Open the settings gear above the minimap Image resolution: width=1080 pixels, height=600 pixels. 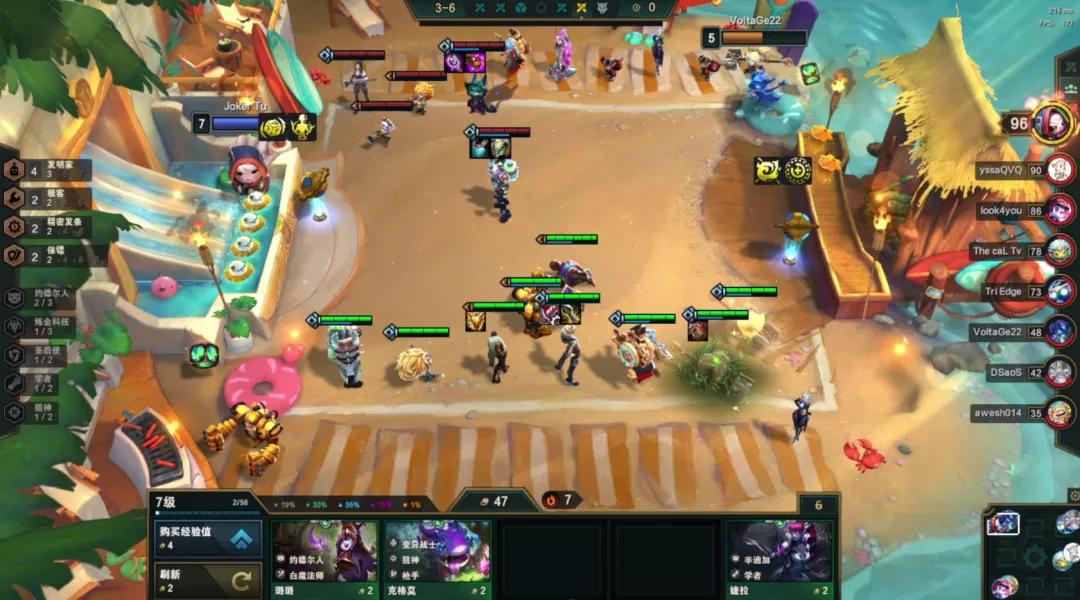coord(1073,496)
